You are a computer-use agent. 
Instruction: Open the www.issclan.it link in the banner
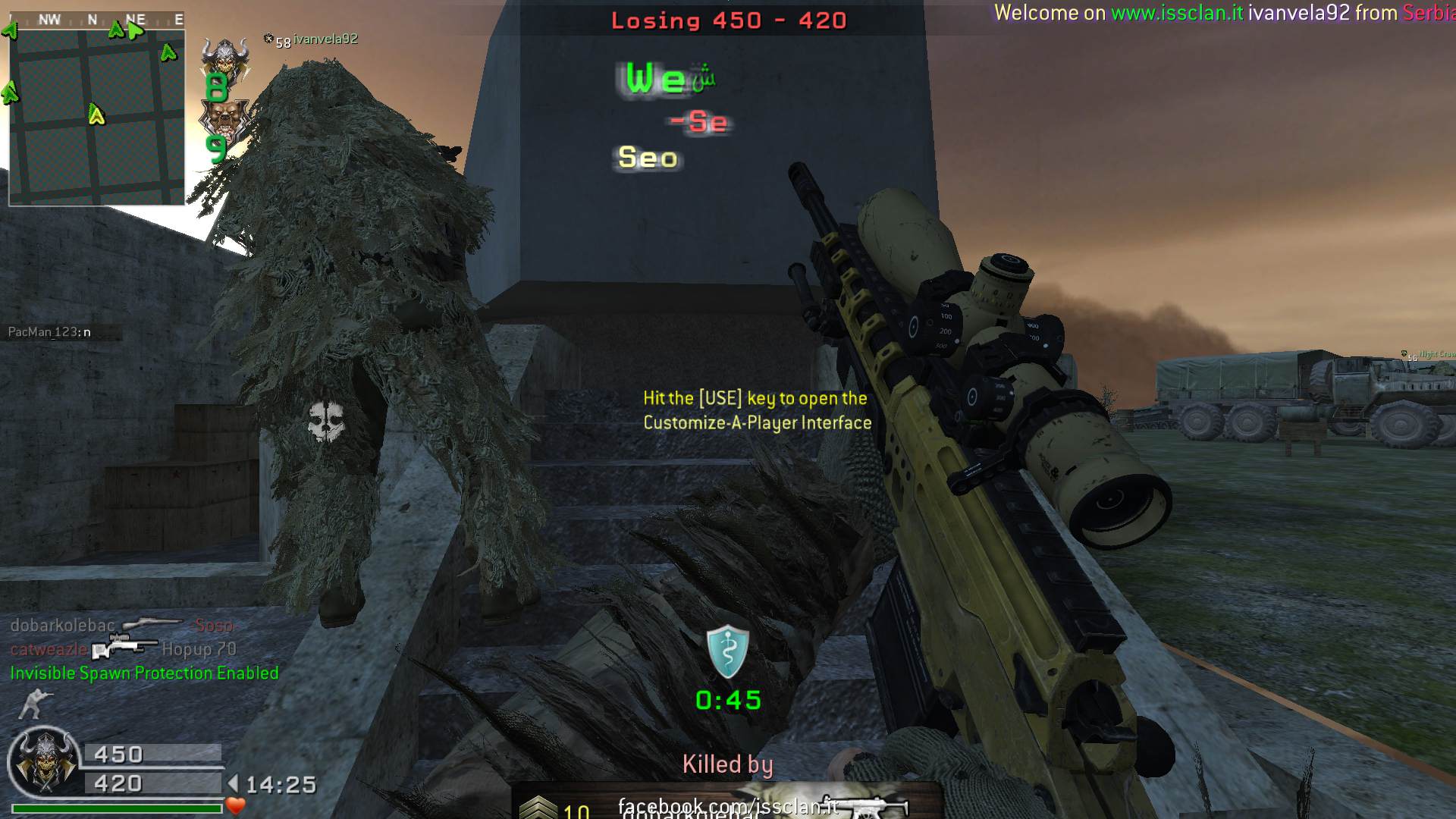click(1177, 13)
